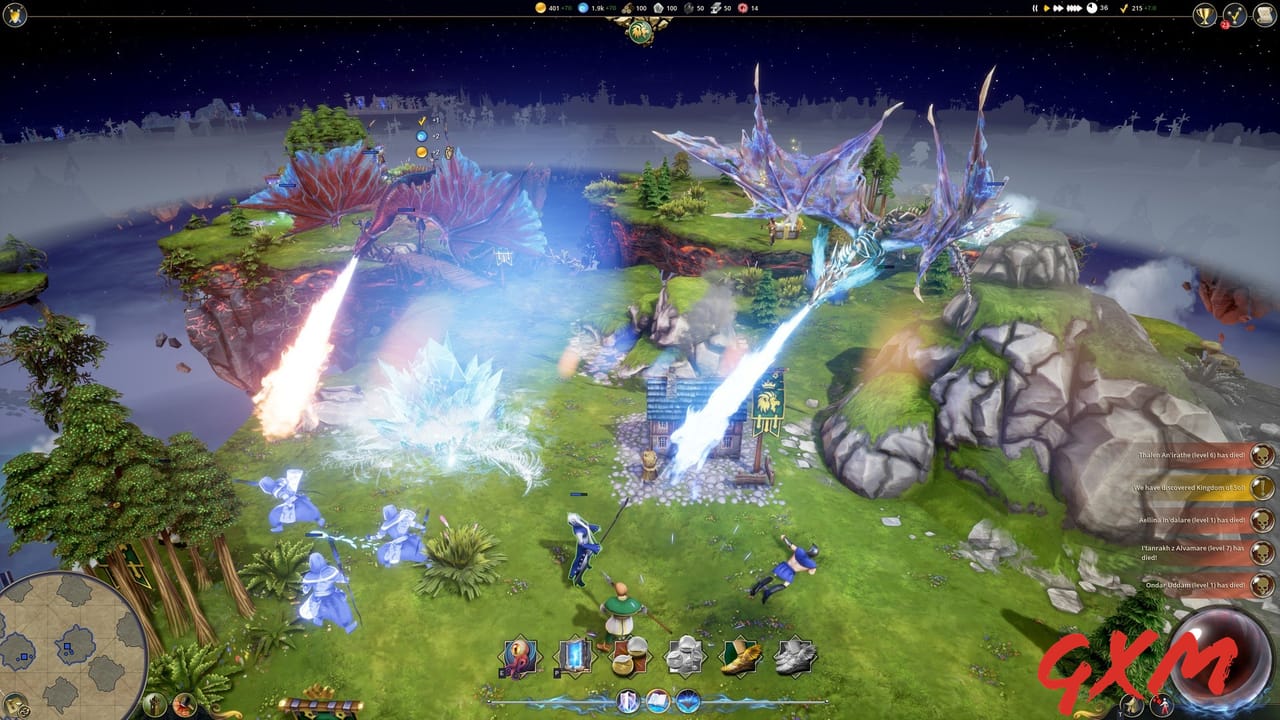Open the quest scroll icon top right
Screen dimensions: 1280x720
[1264, 14]
